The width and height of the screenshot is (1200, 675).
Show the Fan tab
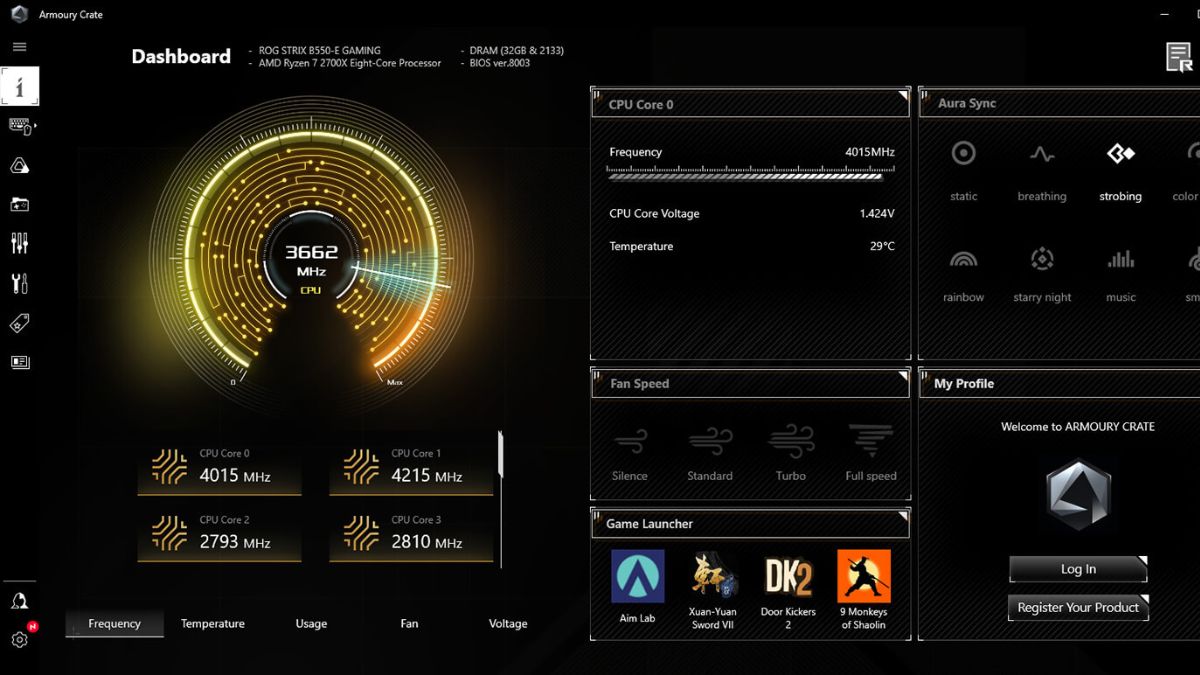(409, 624)
